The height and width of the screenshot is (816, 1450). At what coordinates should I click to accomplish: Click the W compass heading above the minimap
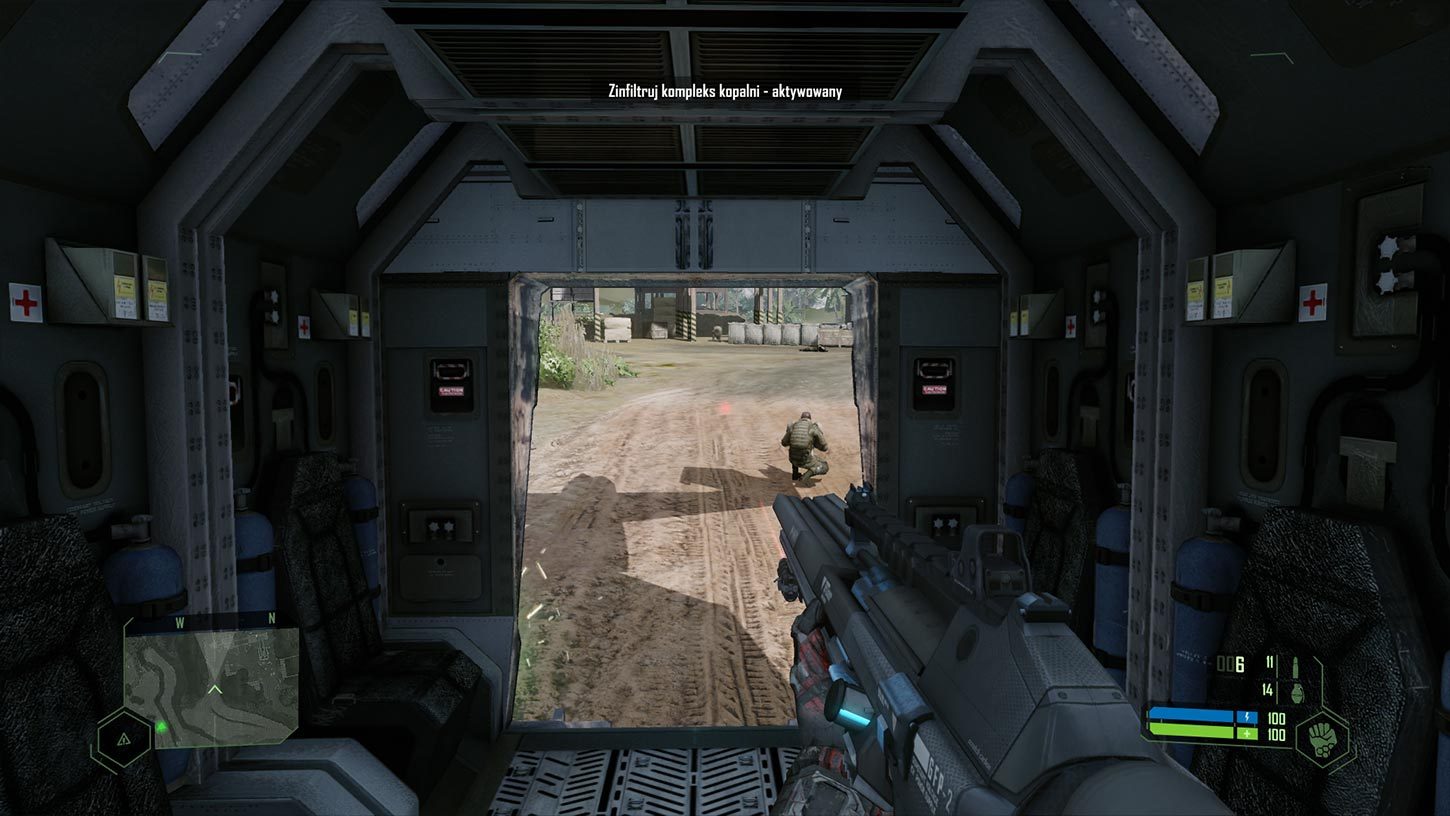pos(179,620)
